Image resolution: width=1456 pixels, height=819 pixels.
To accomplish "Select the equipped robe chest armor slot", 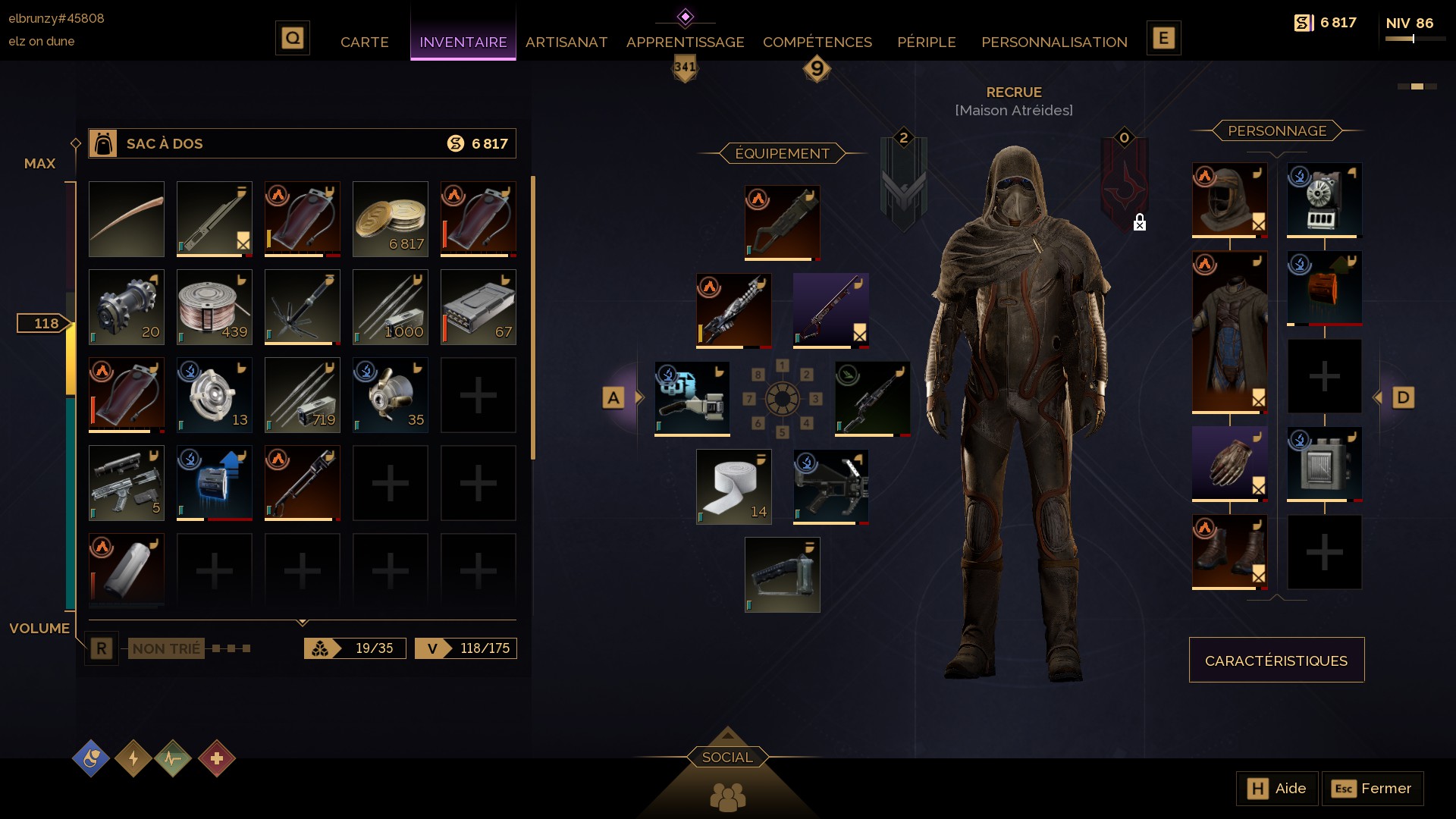I will click(1229, 332).
